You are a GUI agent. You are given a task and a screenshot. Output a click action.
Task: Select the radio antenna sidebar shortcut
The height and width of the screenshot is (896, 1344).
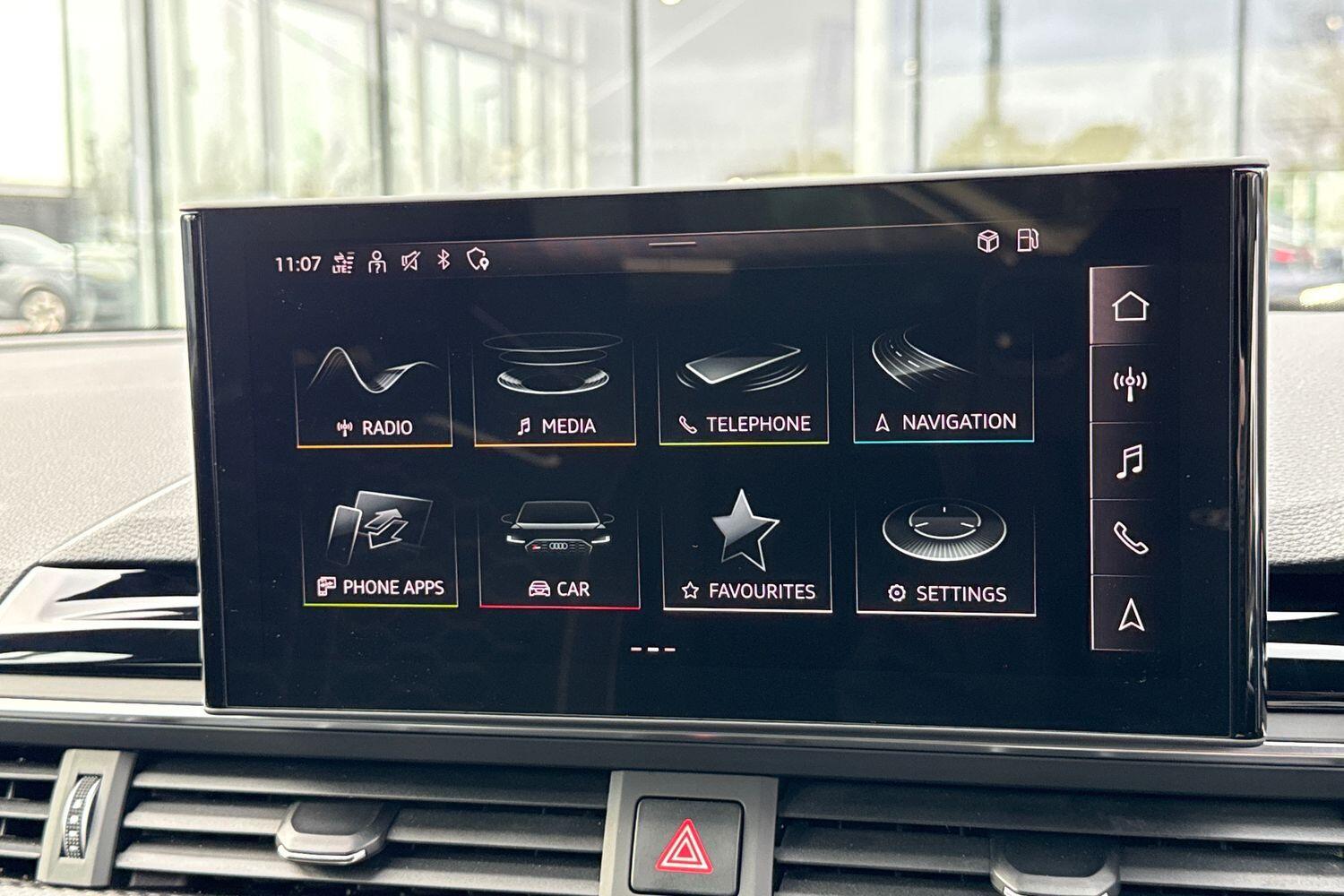tap(1130, 383)
